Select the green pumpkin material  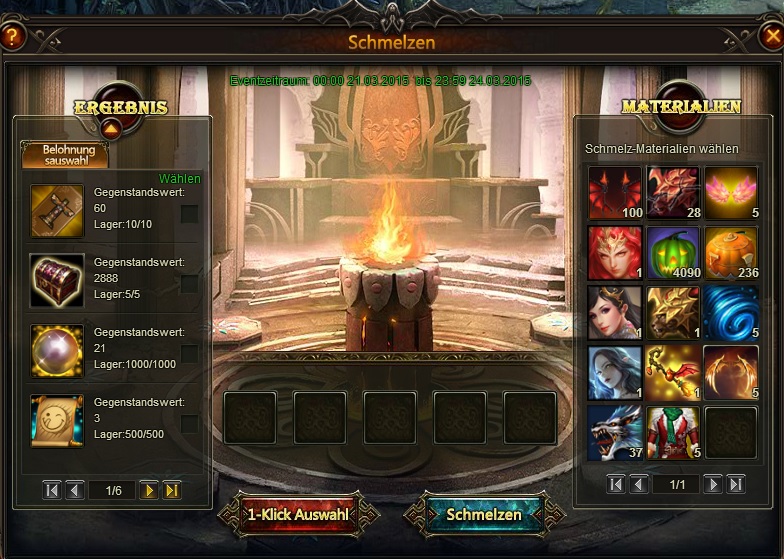(672, 252)
